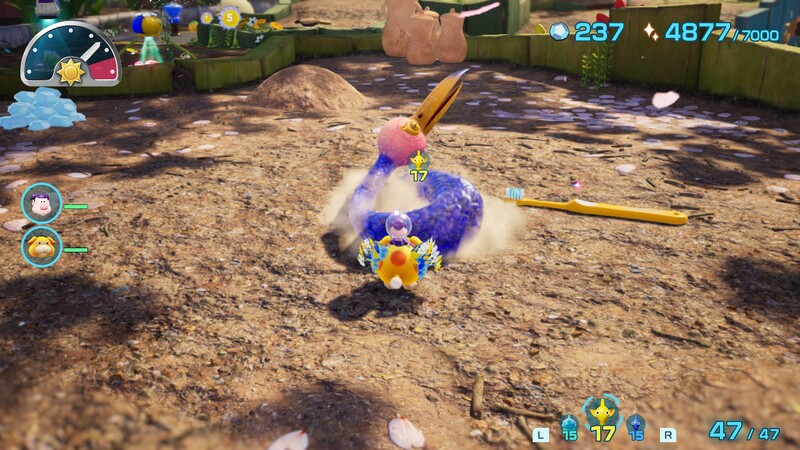Image resolution: width=800 pixels, height=450 pixels.
Task: Choose the blue Pikmin squad icon
Action: (x=636, y=424)
